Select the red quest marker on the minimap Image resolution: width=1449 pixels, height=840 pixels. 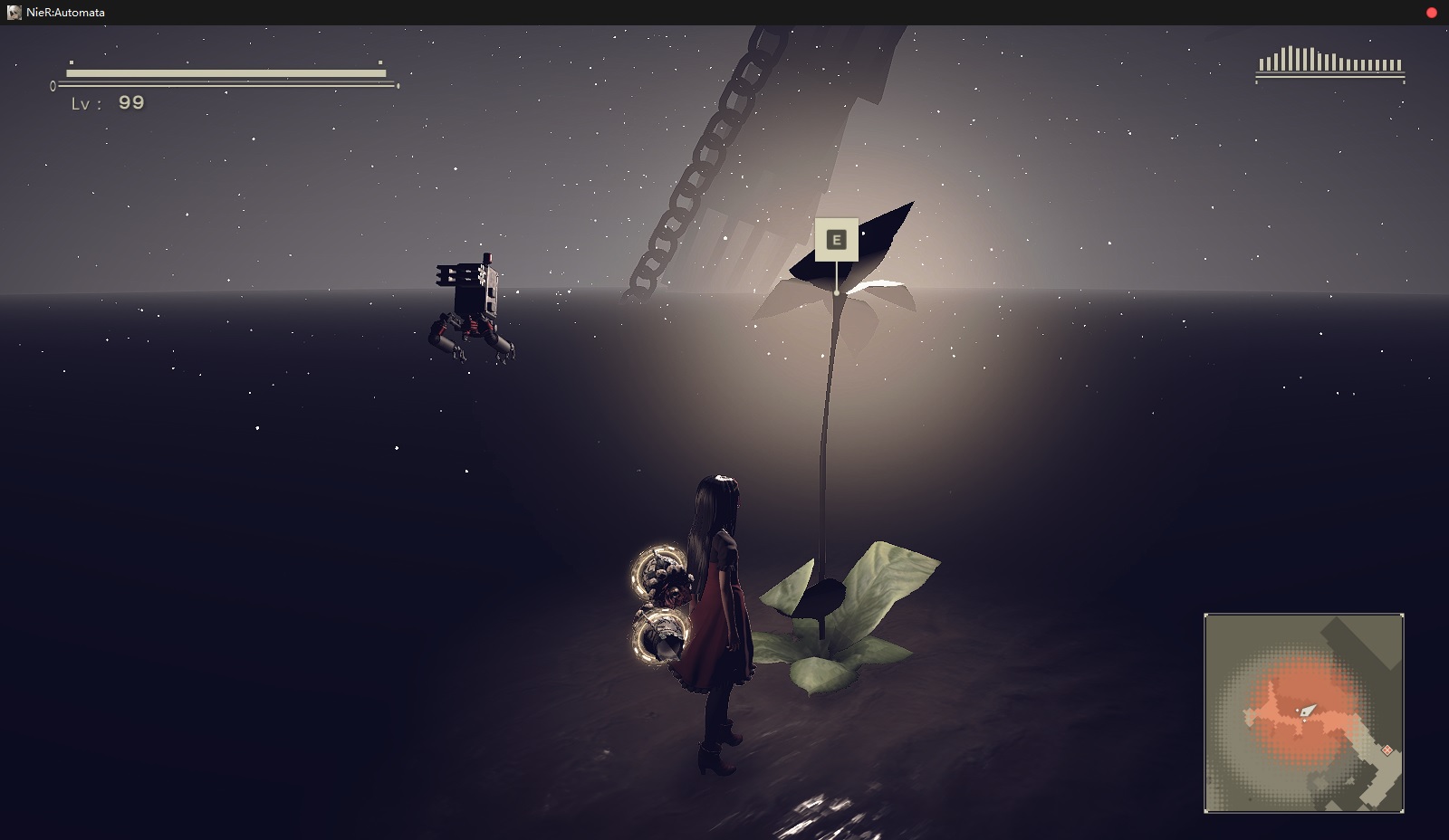[x=1387, y=750]
